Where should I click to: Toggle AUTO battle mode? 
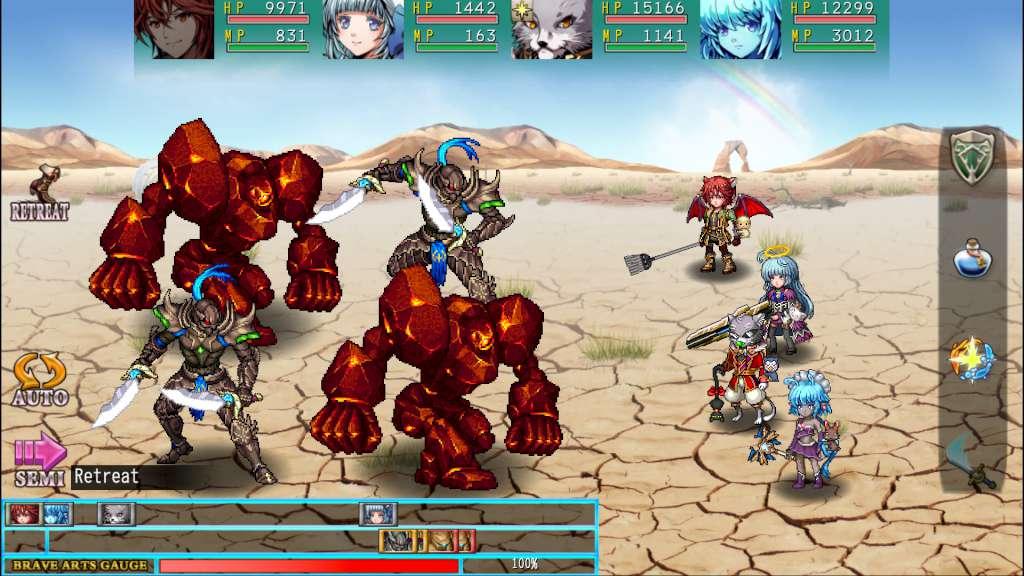(40, 379)
